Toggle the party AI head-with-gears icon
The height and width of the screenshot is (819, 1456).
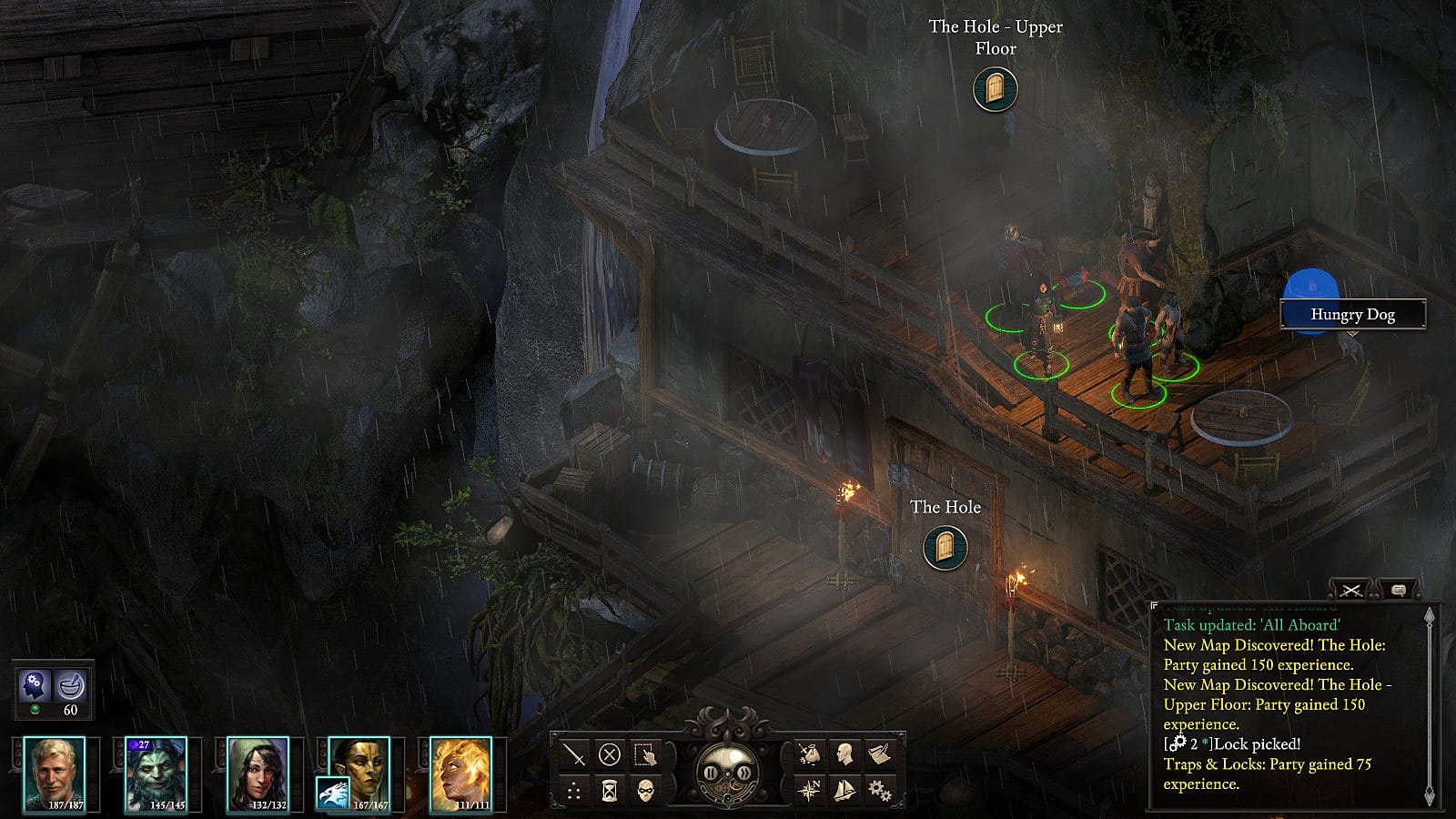click(x=35, y=683)
